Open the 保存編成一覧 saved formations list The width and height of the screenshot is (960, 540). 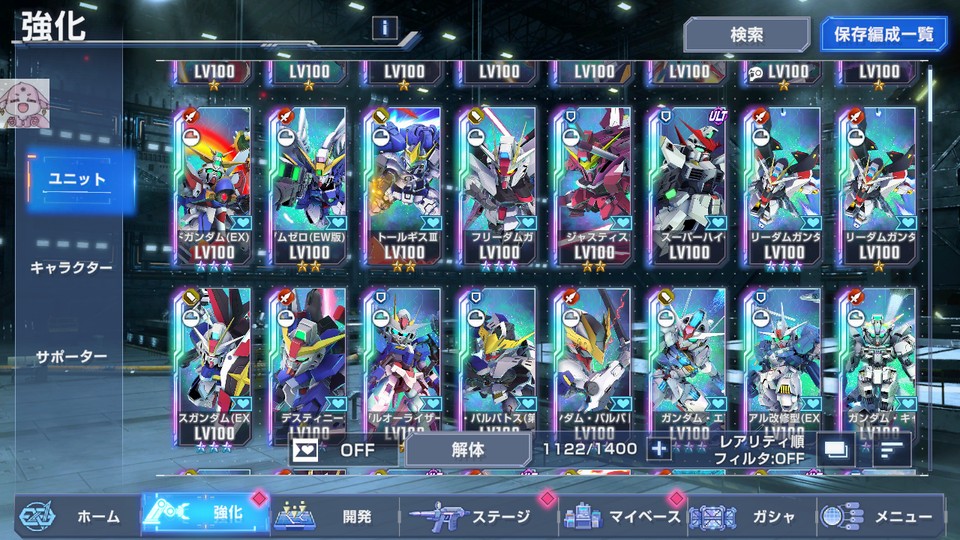[x=883, y=35]
